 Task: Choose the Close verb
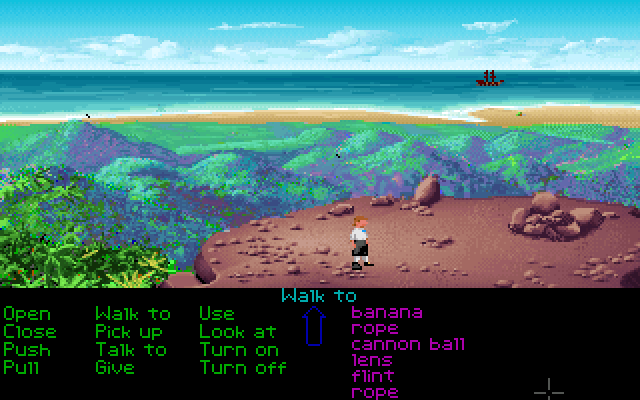pos(30,332)
